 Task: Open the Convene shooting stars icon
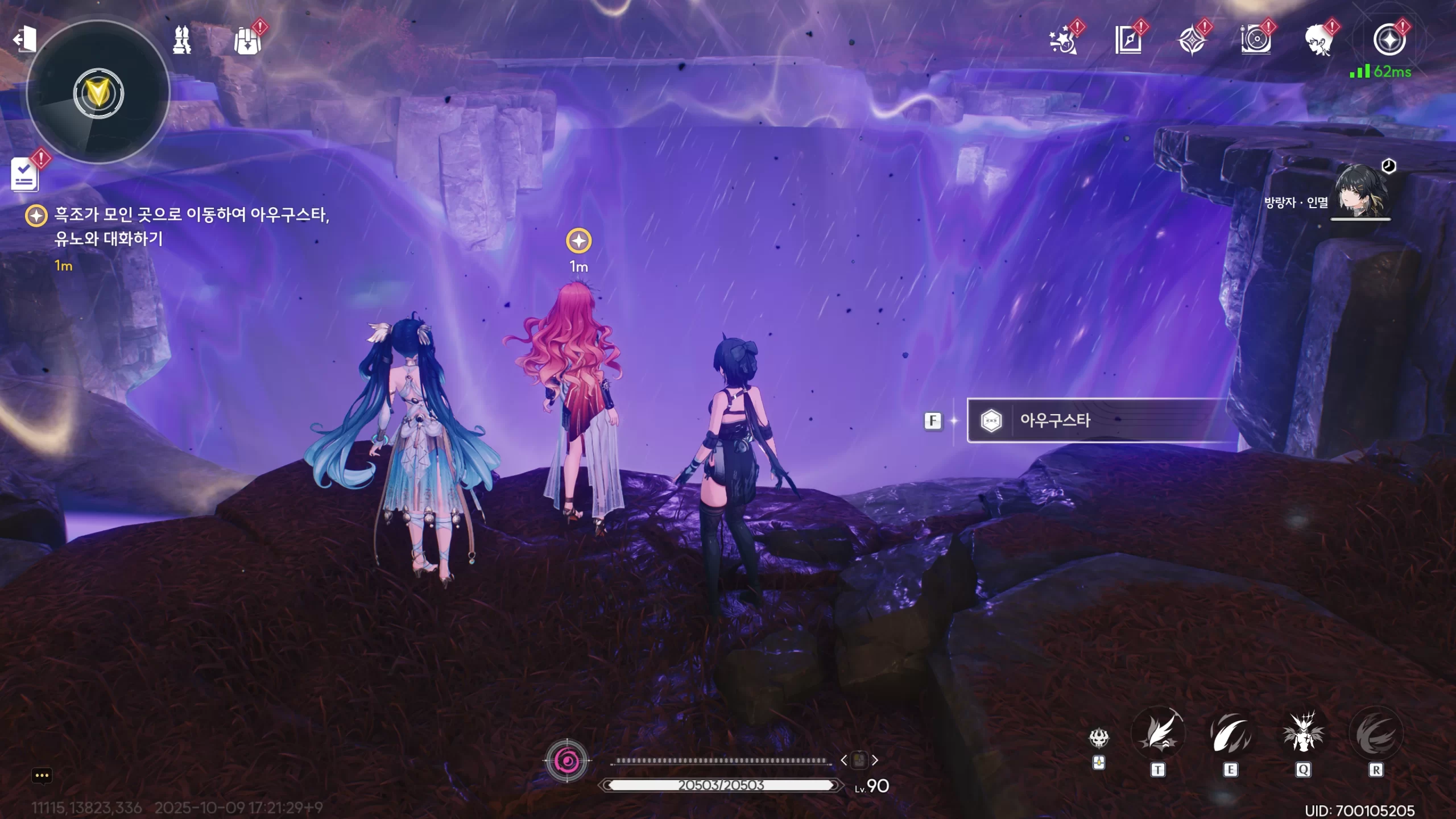point(1063,41)
